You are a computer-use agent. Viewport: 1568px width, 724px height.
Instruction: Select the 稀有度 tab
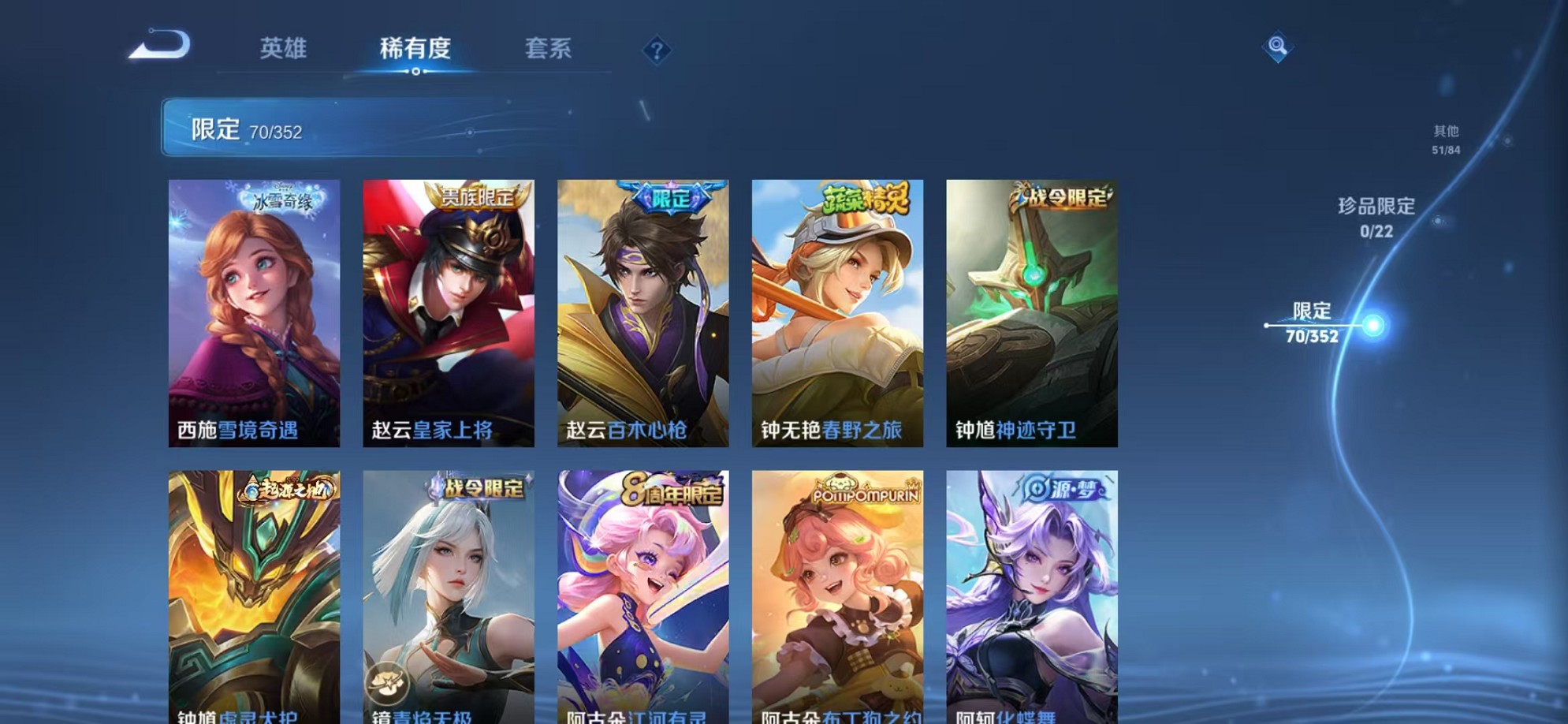point(416,49)
